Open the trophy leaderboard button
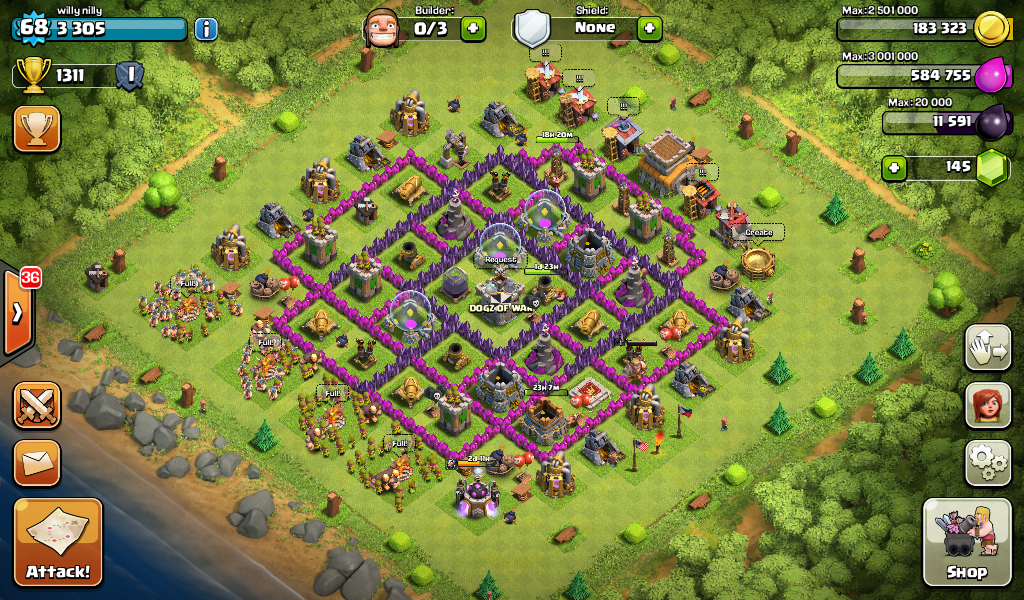Screen dimensions: 1024x600 [37, 129]
